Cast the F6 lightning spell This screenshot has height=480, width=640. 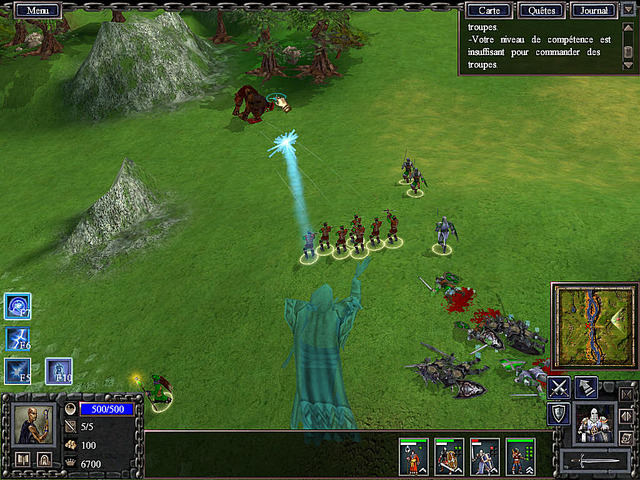click(17, 338)
